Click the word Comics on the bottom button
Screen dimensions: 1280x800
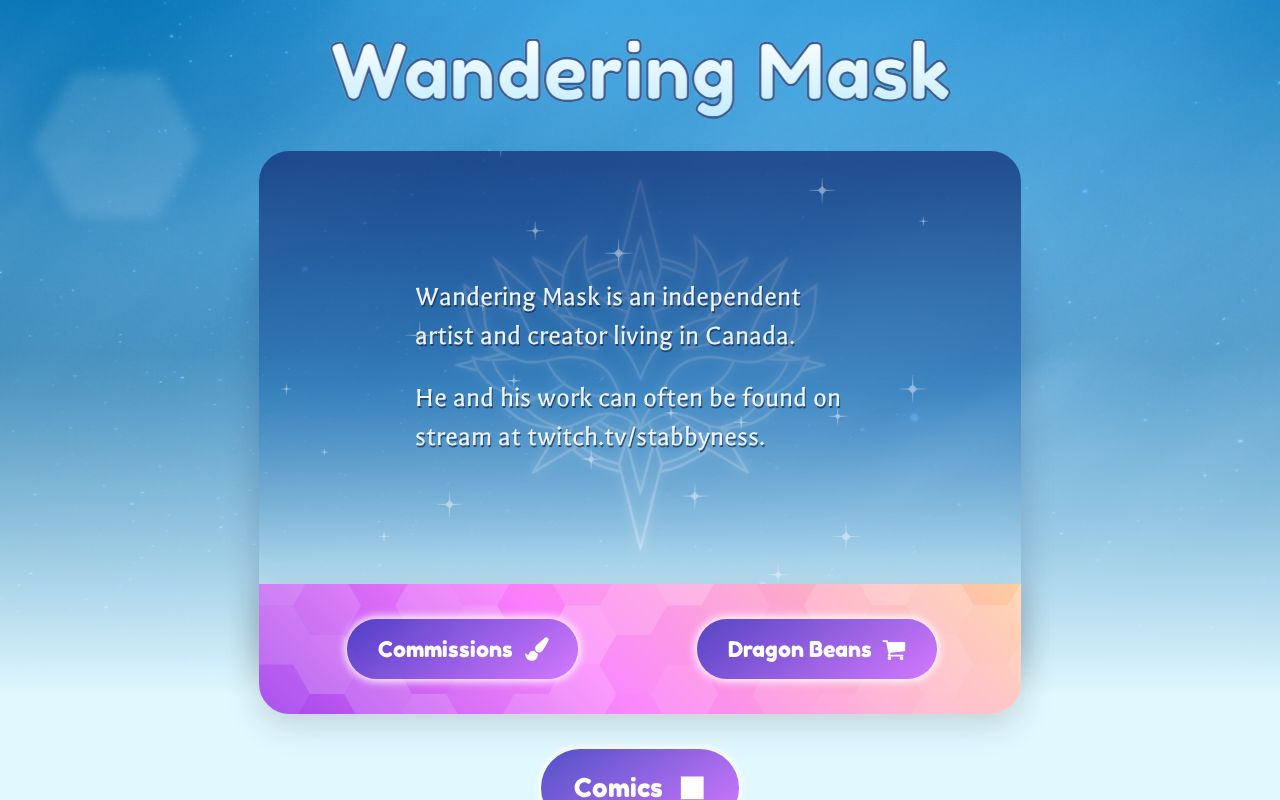617,788
